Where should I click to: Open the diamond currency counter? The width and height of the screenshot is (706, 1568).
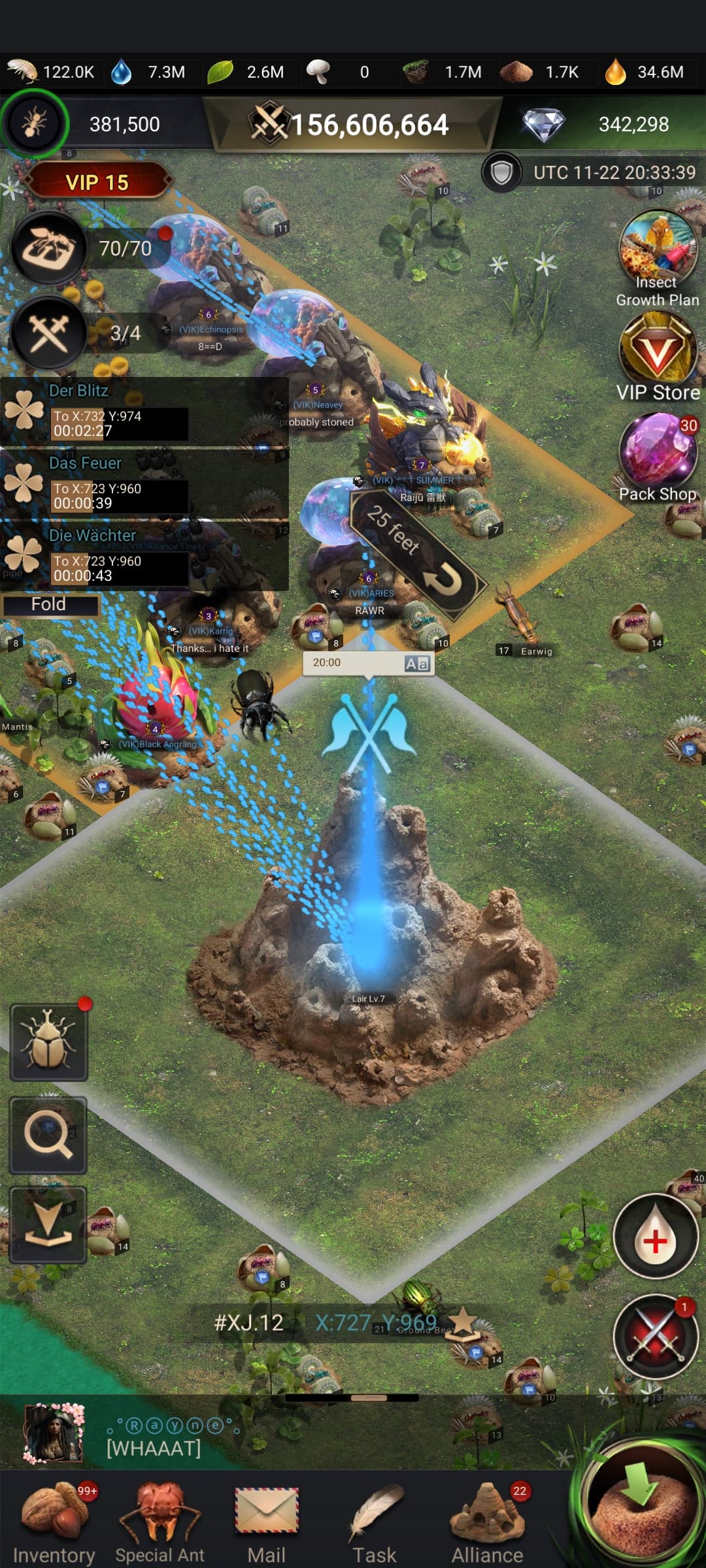click(x=601, y=124)
